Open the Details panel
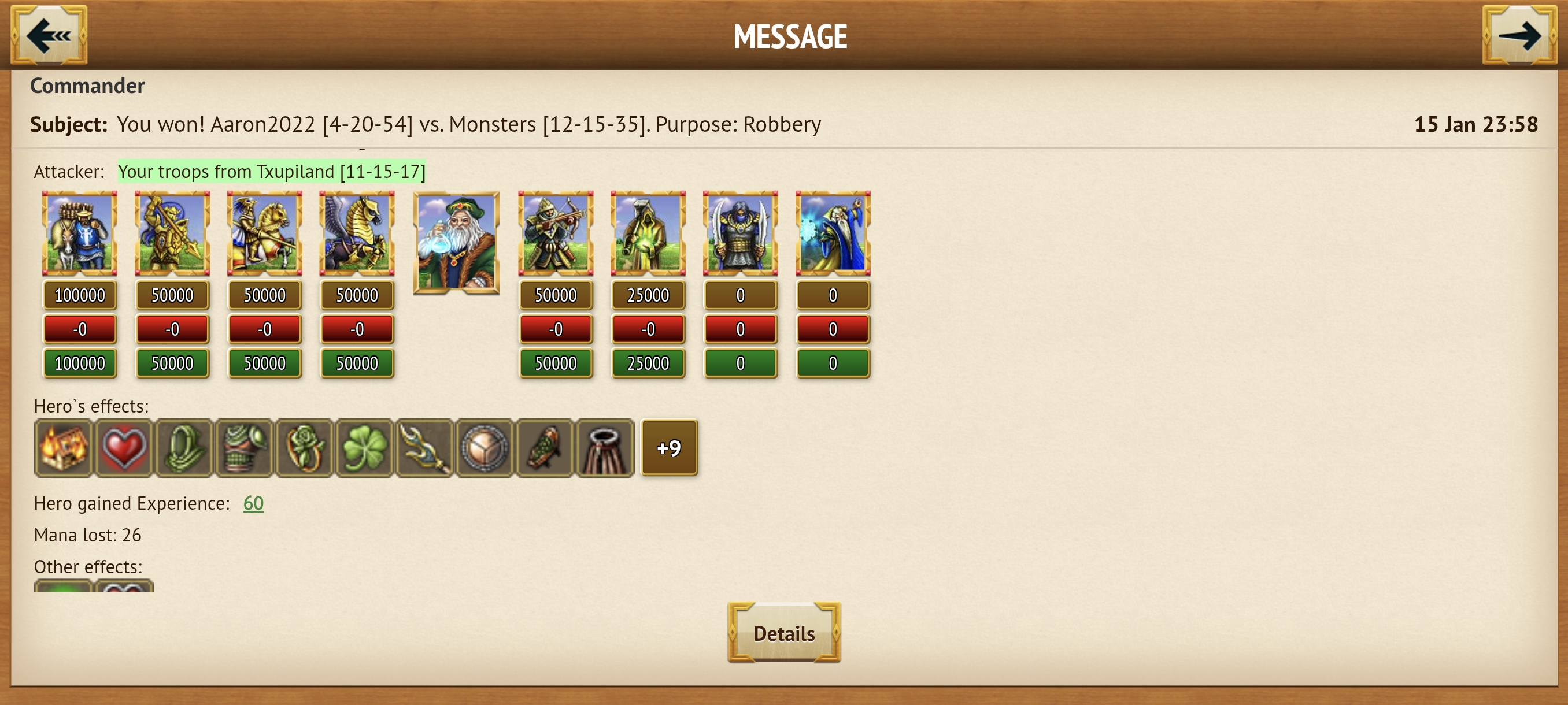1568x705 pixels. coord(784,632)
